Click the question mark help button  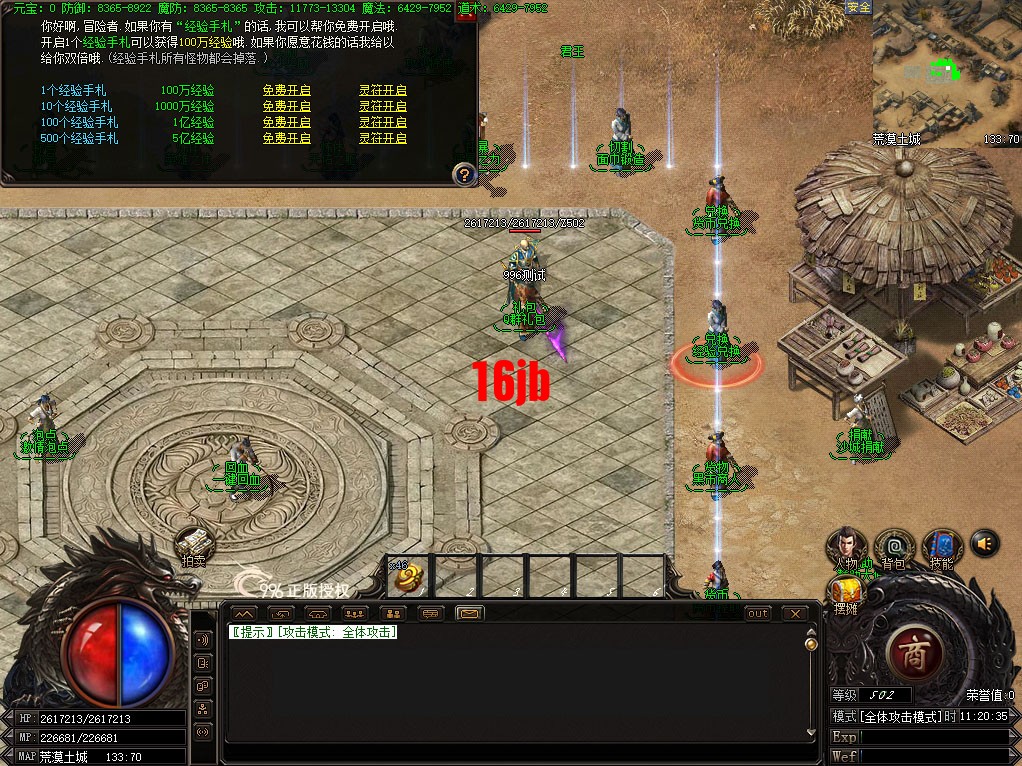tap(463, 175)
